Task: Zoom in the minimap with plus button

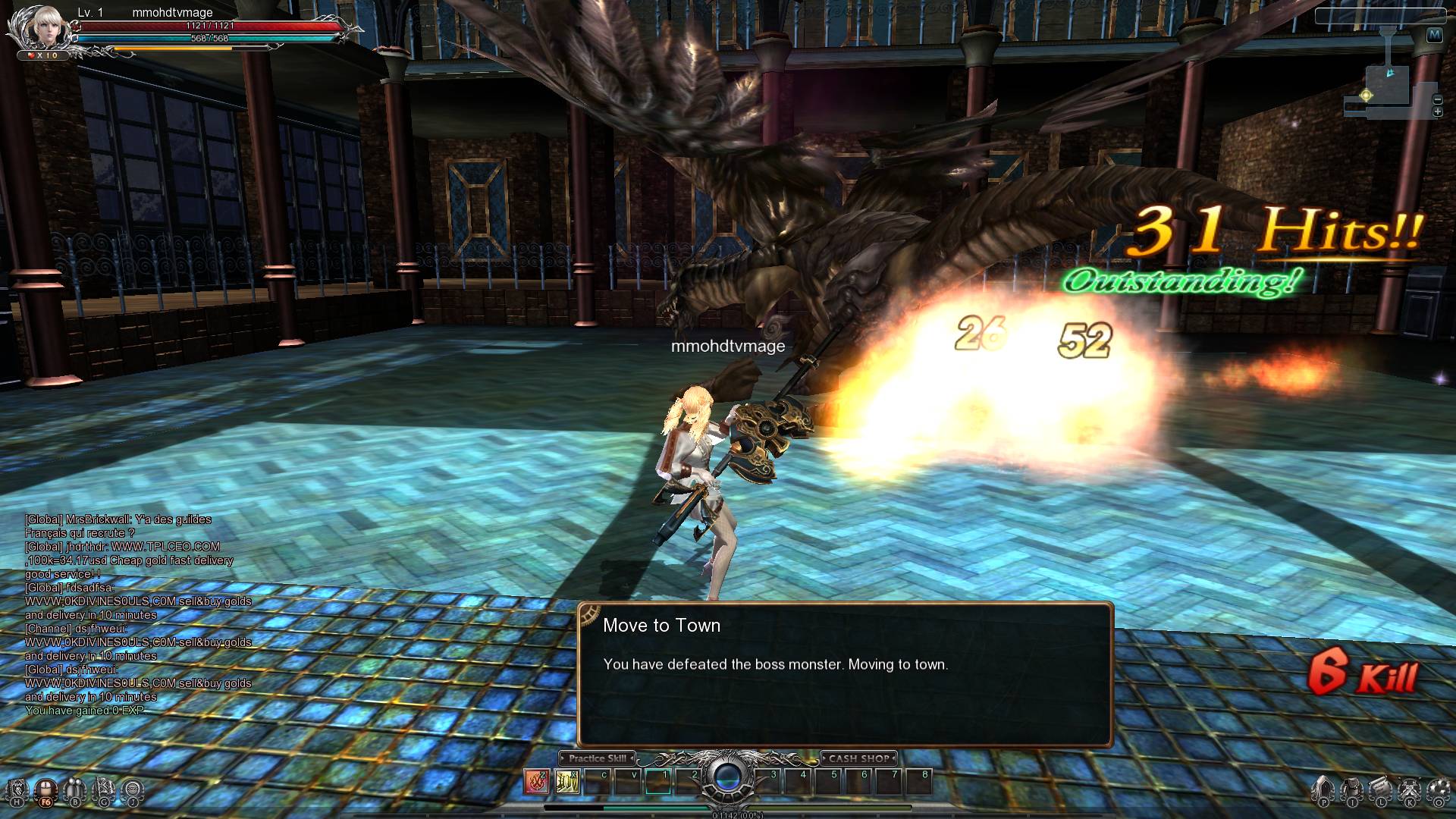Action: coord(1437,112)
